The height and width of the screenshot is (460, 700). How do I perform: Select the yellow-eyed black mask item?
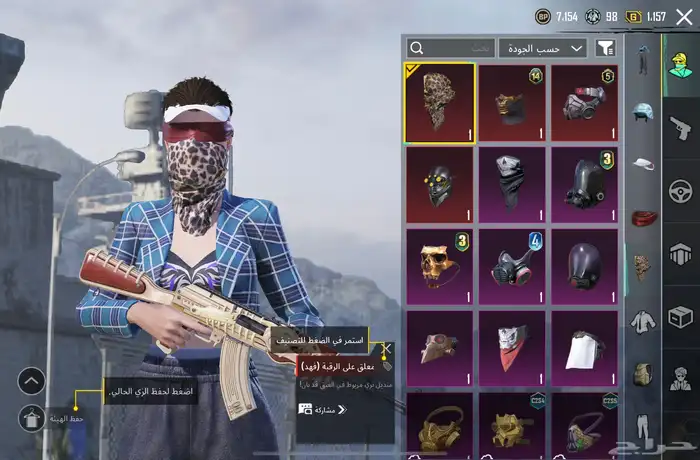click(x=439, y=185)
